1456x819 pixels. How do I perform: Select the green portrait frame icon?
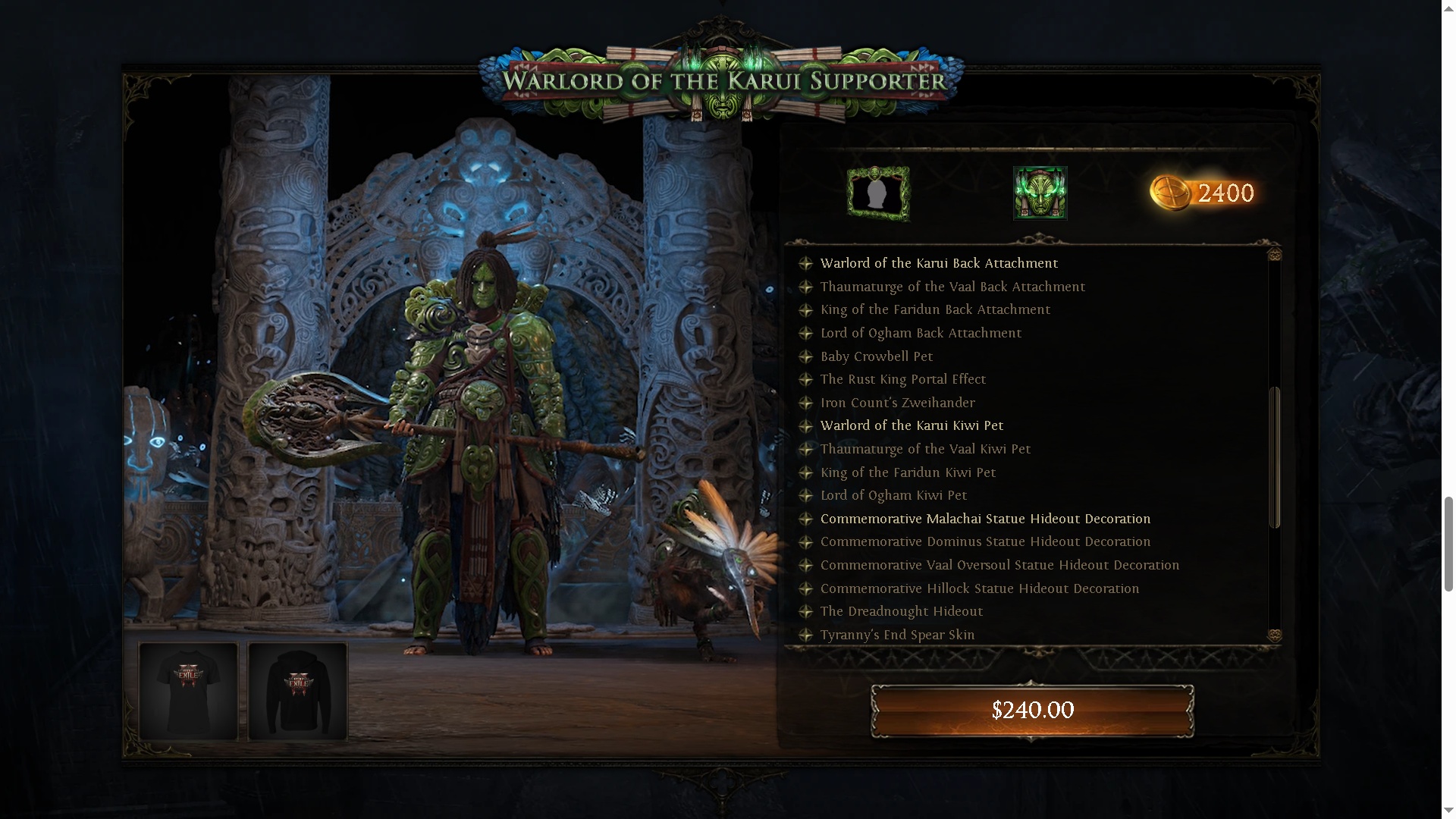(878, 193)
